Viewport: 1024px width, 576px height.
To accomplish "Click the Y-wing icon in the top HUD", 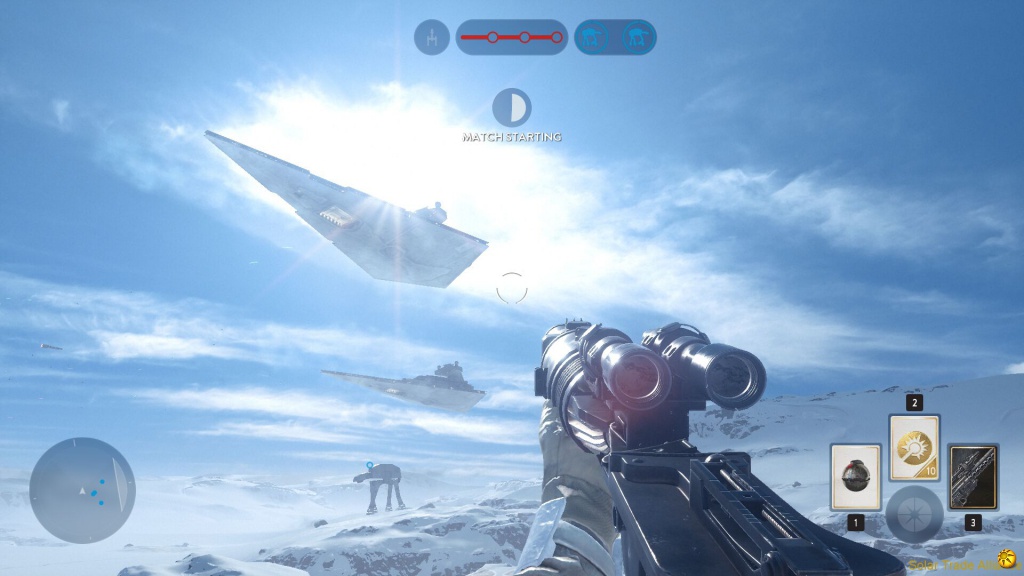I will click(432, 38).
